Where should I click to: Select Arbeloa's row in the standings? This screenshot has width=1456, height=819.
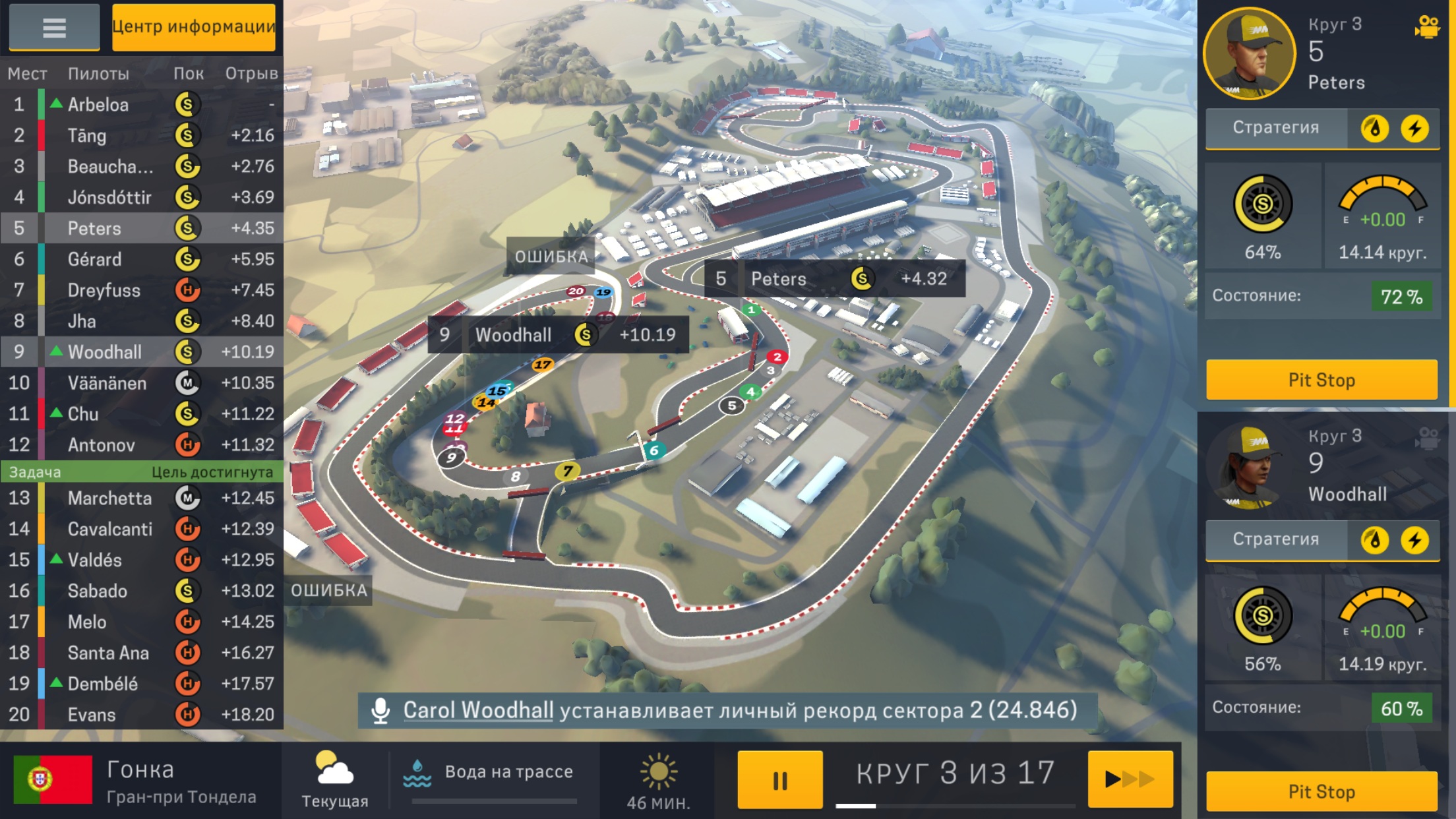[142, 104]
